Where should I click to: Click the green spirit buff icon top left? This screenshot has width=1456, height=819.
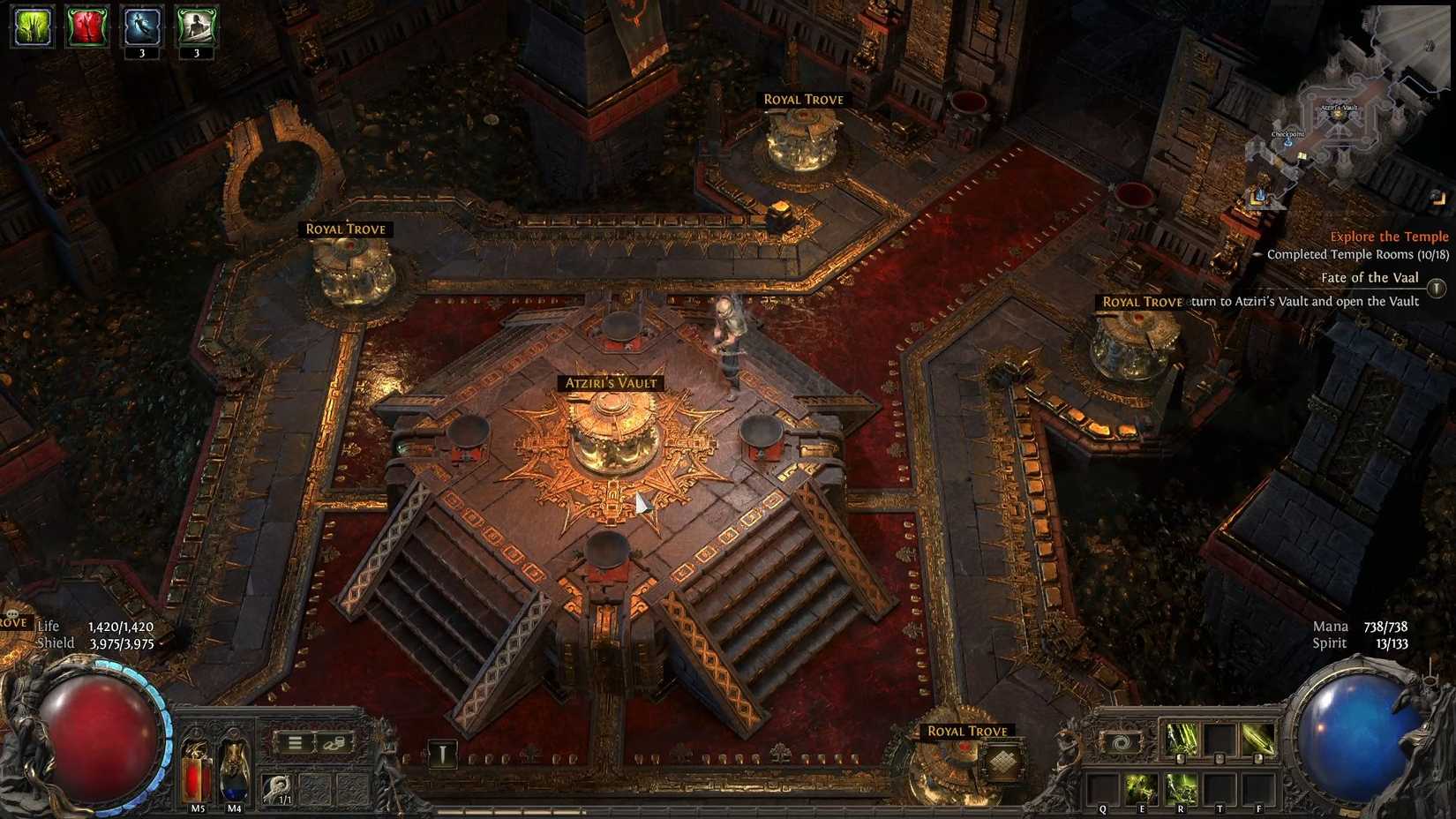(x=31, y=26)
